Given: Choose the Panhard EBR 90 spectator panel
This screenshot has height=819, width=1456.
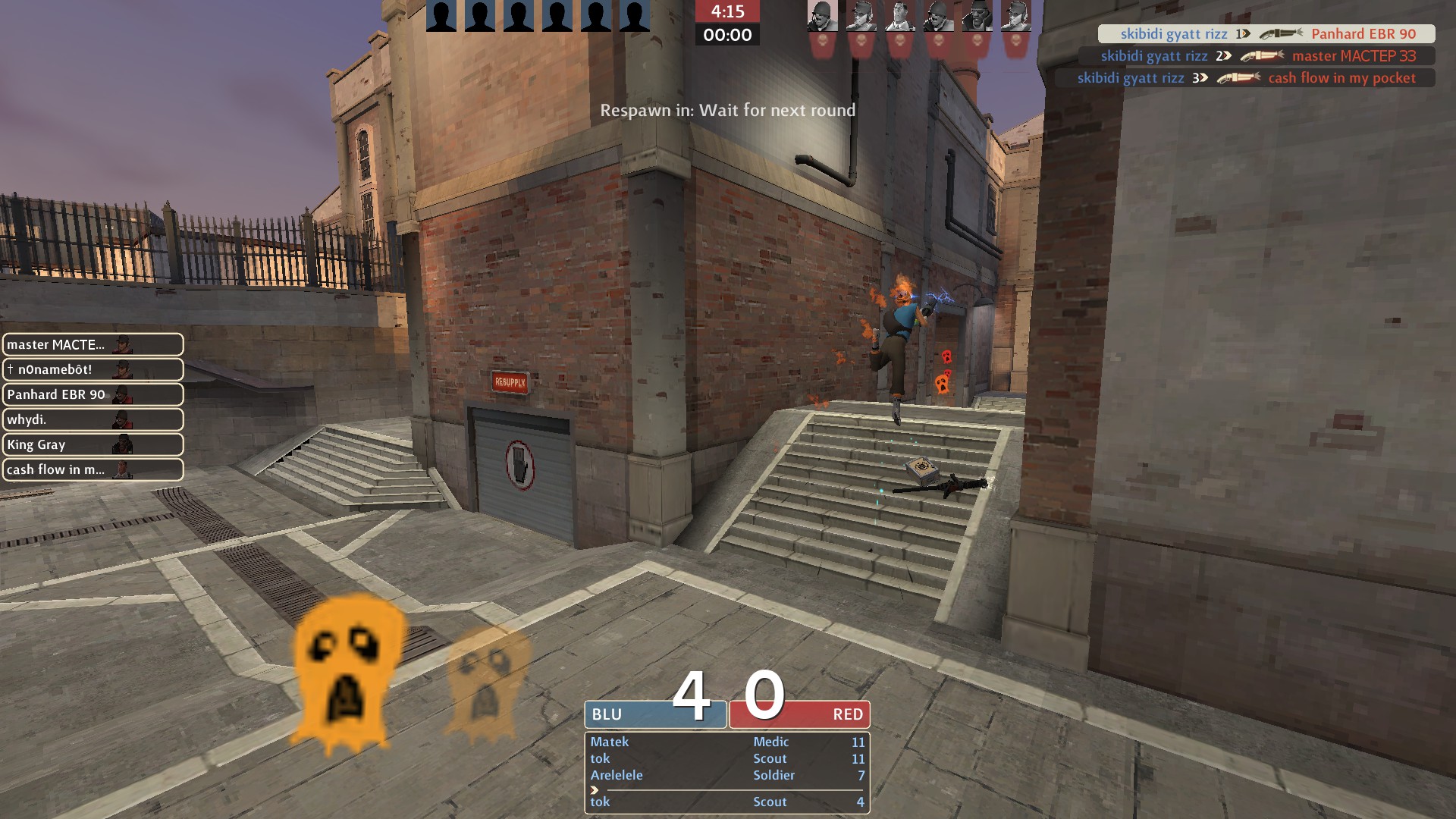Looking at the screenshot, I should tap(93, 394).
